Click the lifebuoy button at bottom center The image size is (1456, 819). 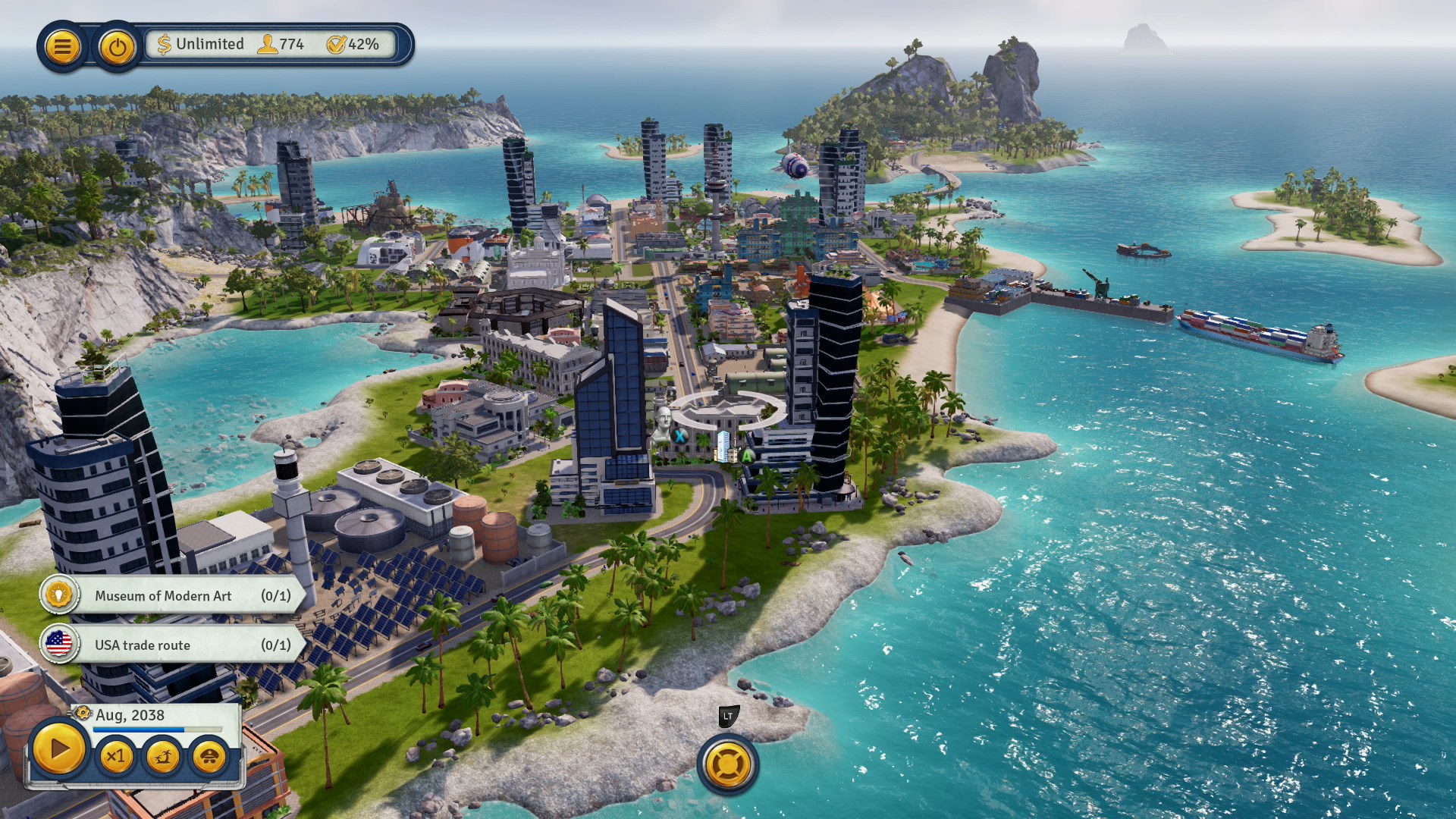[727, 764]
